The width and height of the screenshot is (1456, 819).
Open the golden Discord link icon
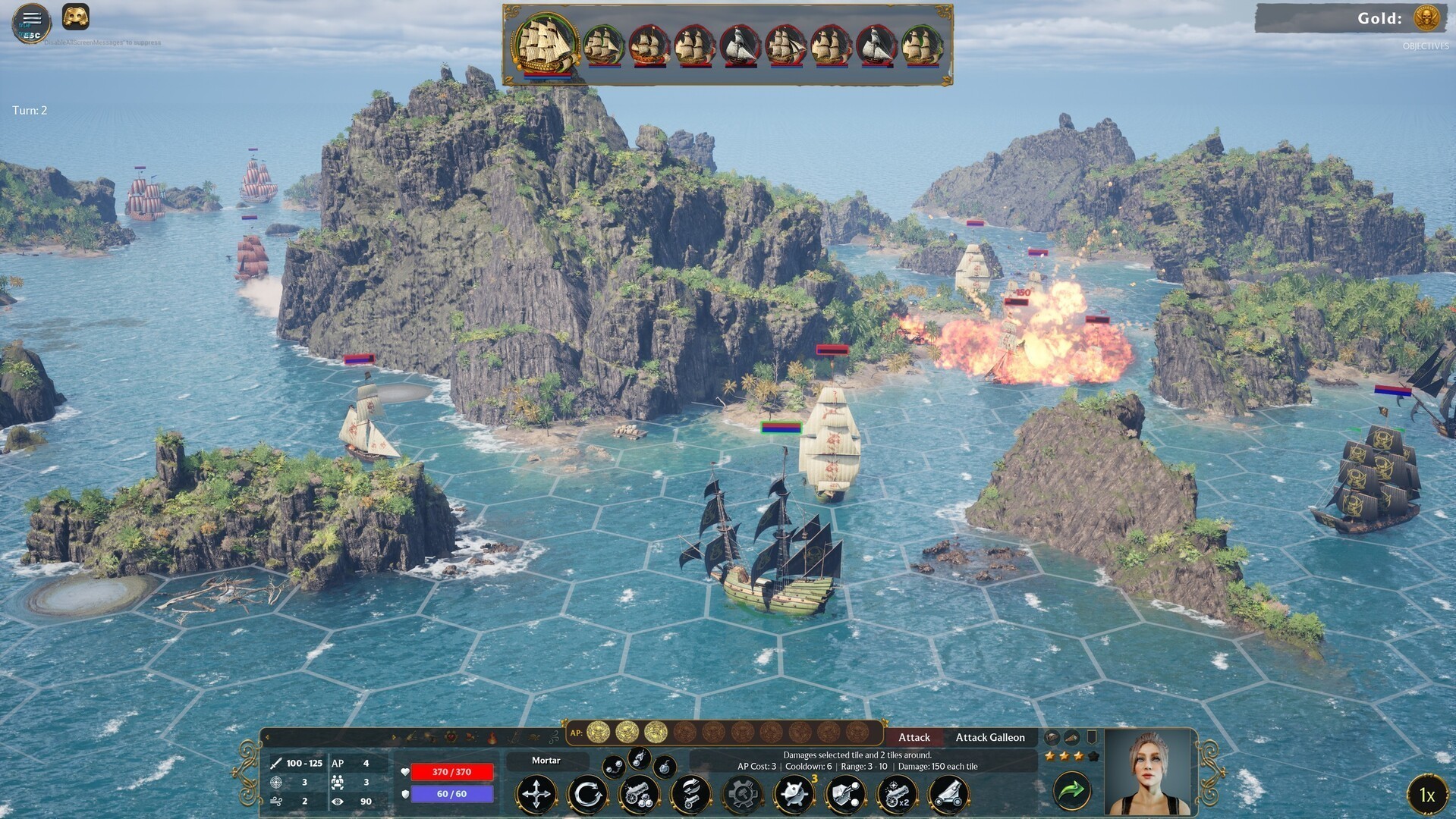pos(75,17)
